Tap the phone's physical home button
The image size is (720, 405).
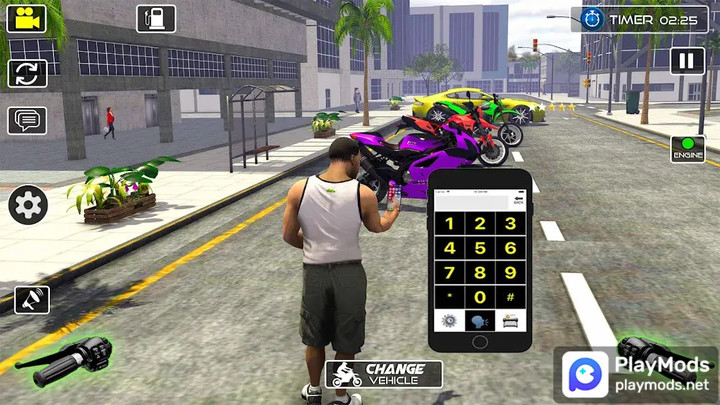pyautogui.click(x=480, y=340)
